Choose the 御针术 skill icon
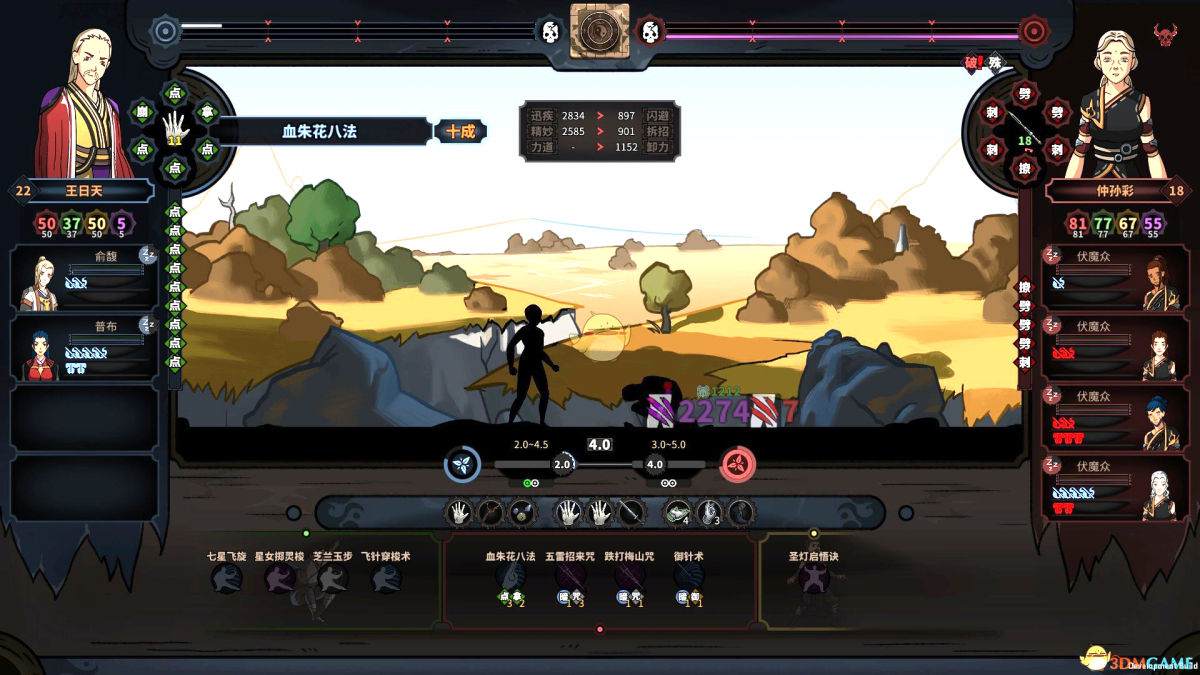1200x675 pixels. click(688, 577)
